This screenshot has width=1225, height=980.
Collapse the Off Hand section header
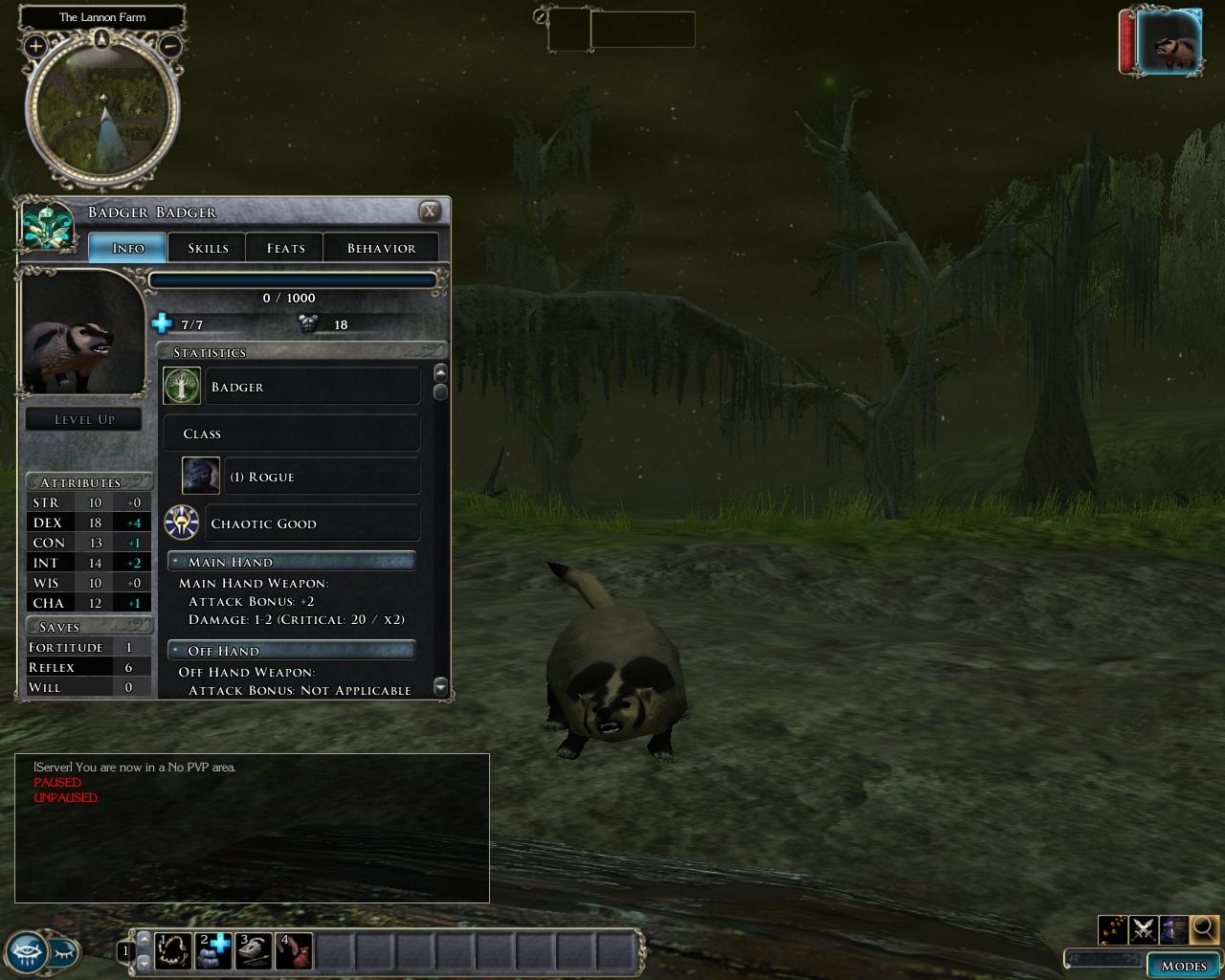pyautogui.click(x=292, y=651)
